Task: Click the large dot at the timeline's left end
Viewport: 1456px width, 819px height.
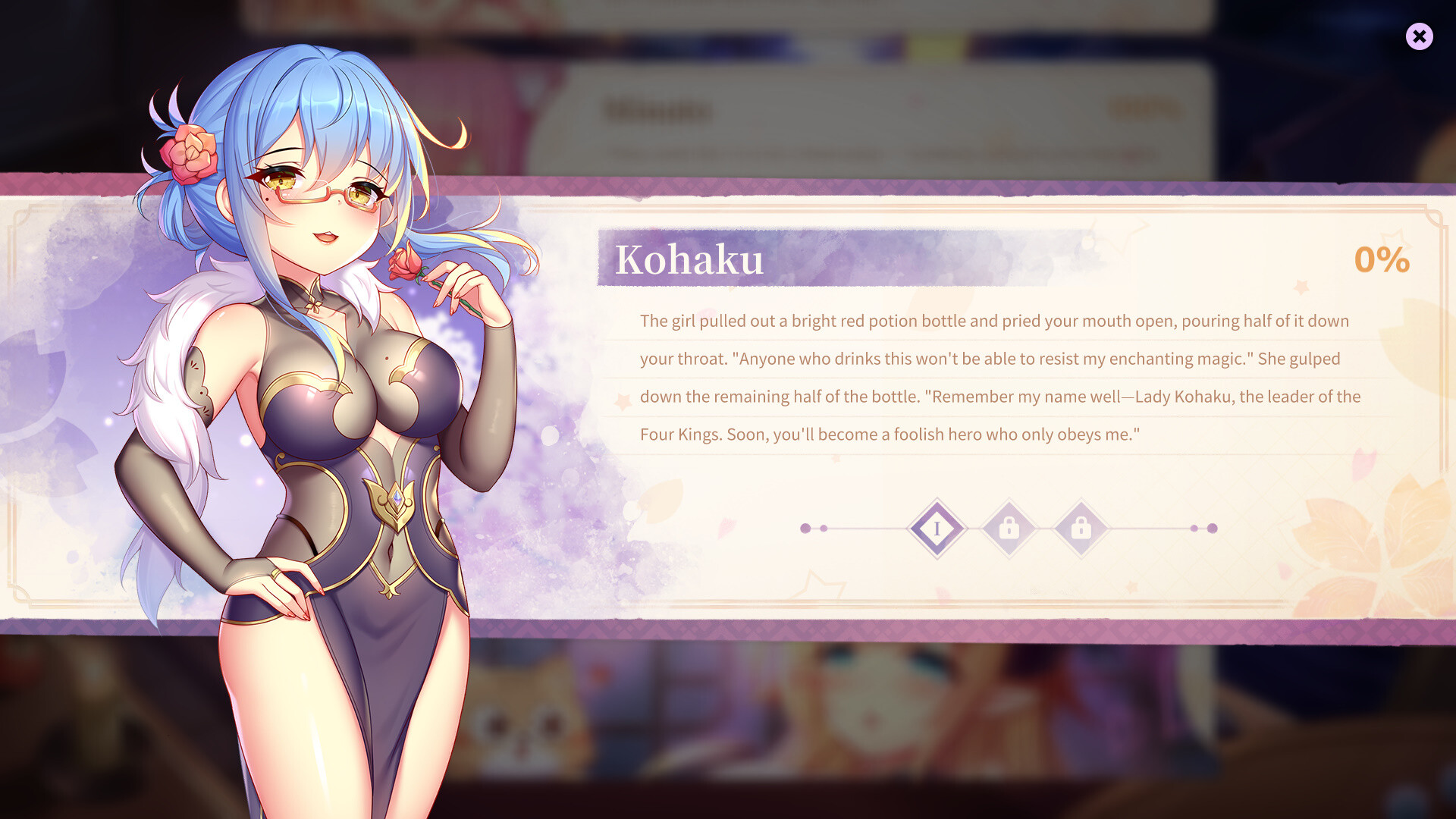Action: 805,528
